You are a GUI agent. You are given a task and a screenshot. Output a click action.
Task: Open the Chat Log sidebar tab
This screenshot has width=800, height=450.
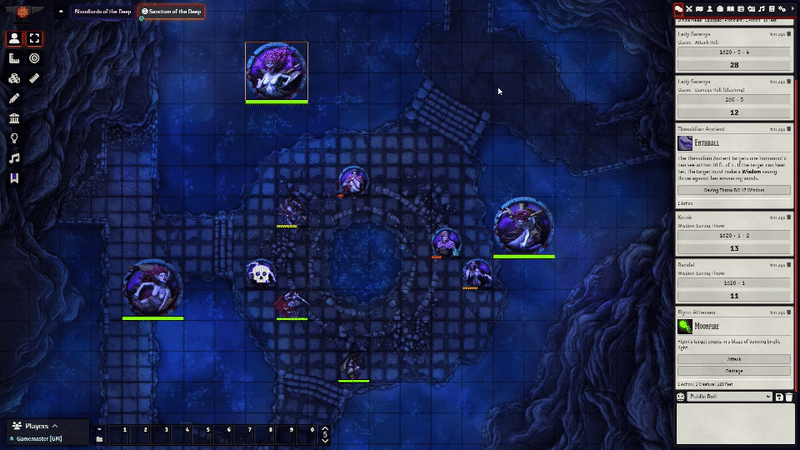[678, 8]
